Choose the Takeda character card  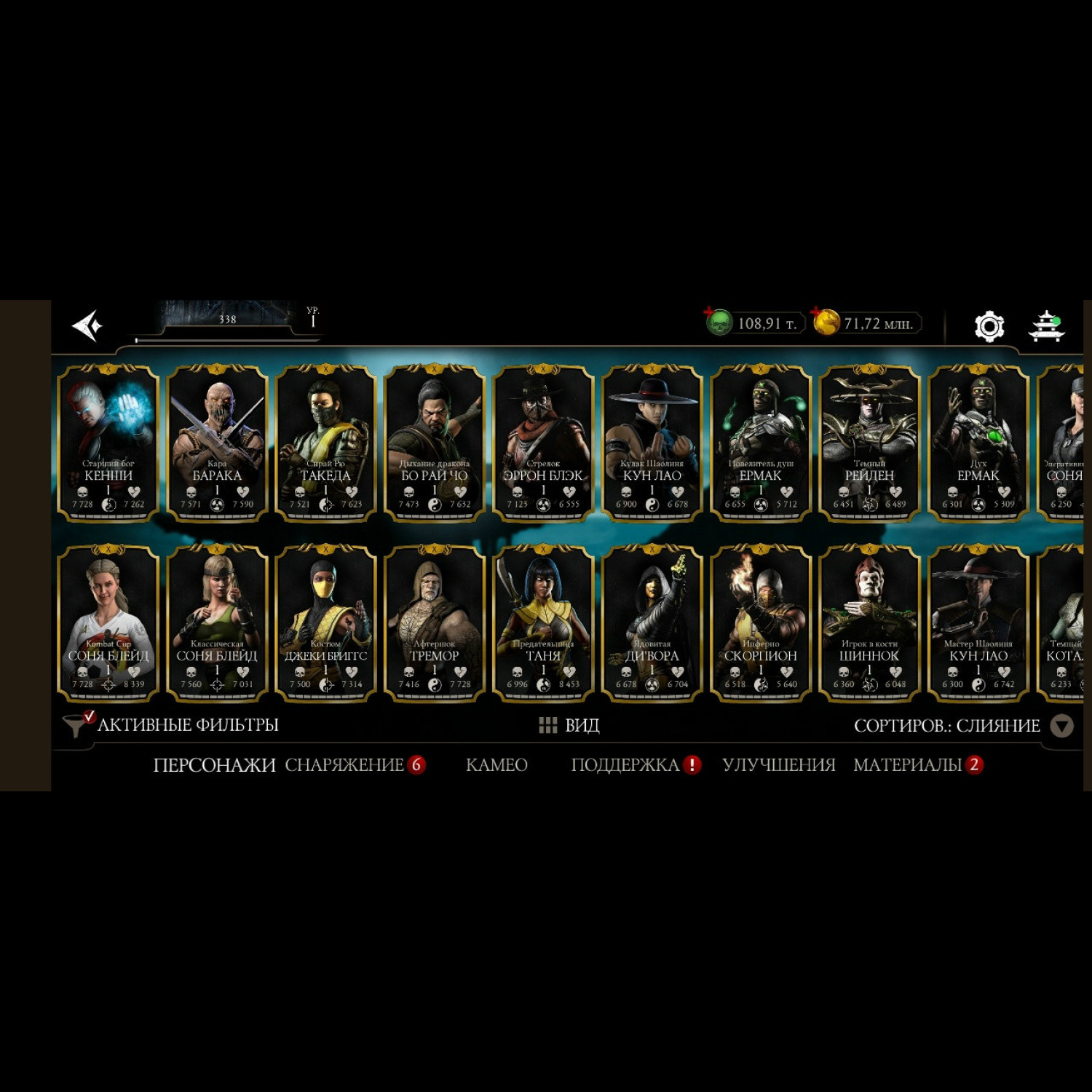pos(325,443)
